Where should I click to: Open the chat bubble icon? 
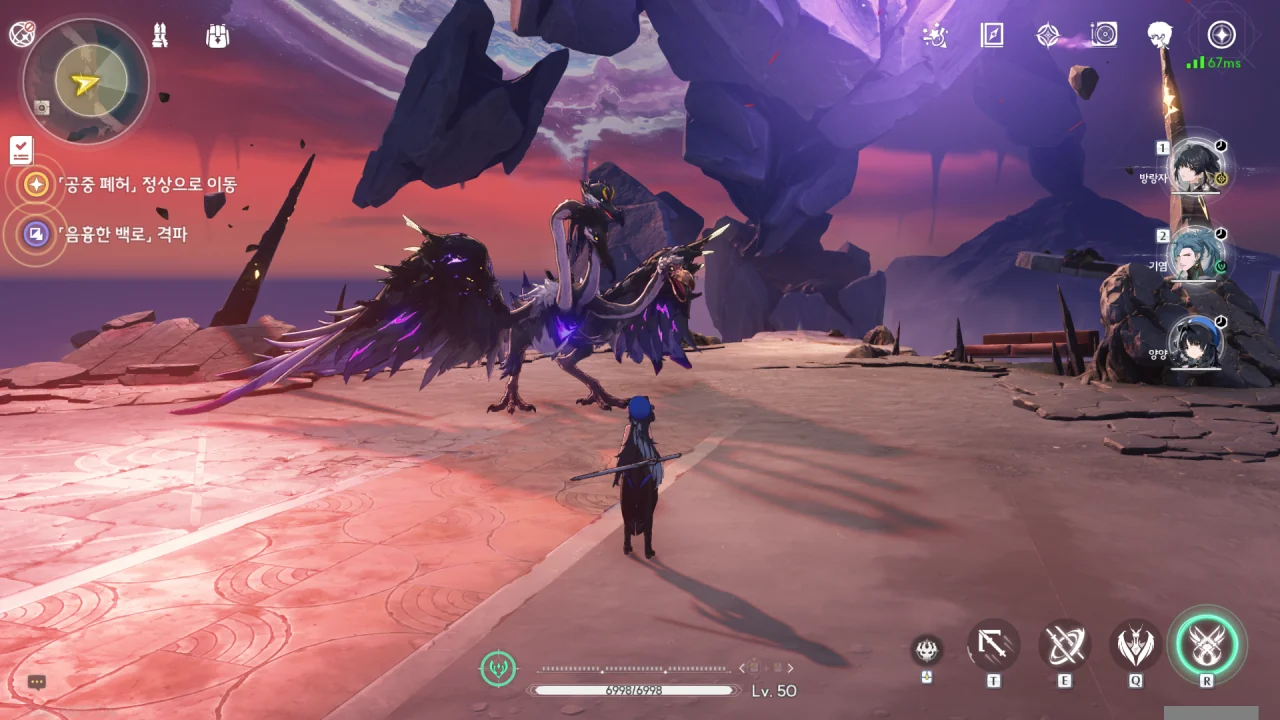(x=37, y=683)
